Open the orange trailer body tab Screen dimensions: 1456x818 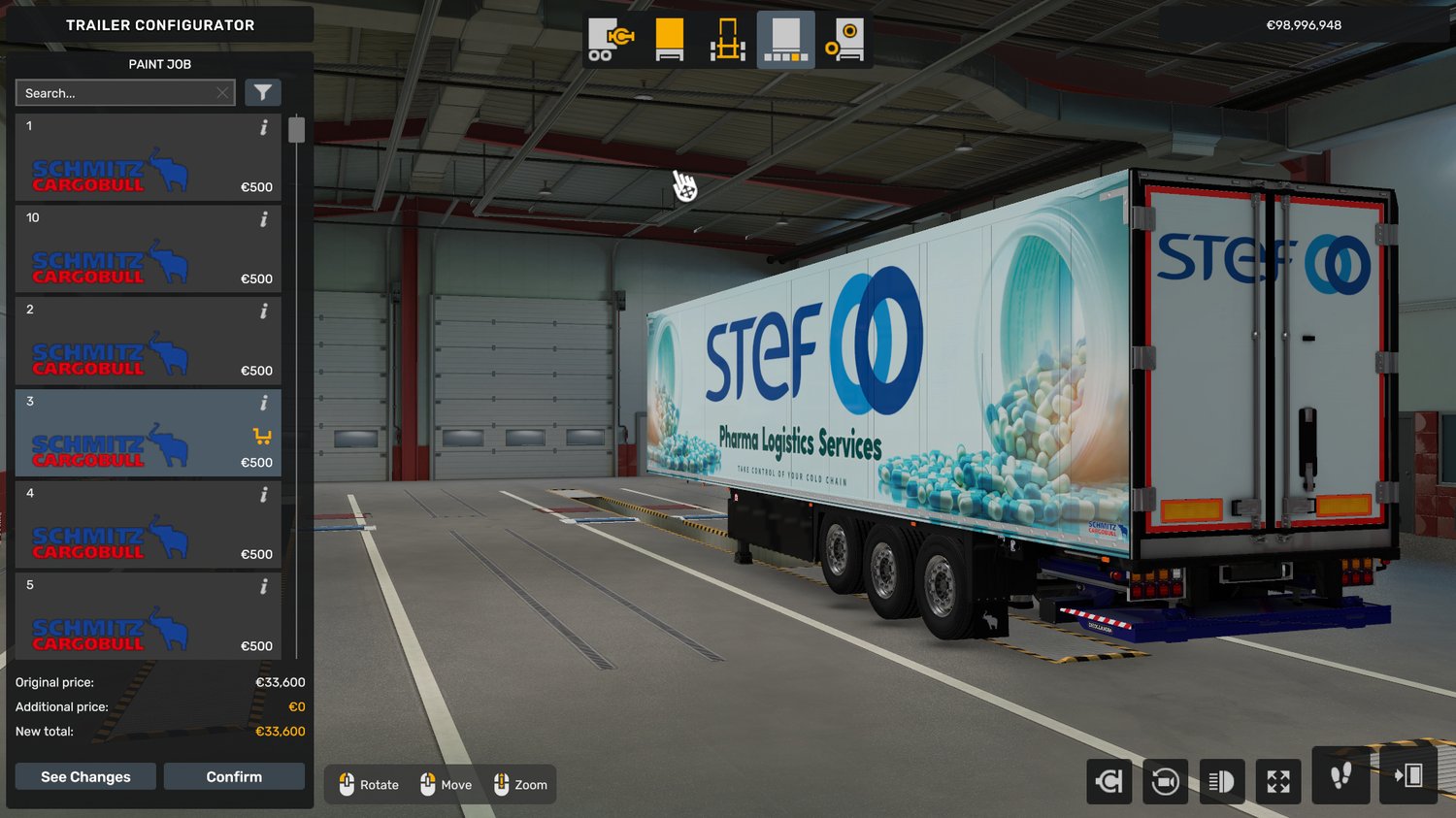point(670,40)
